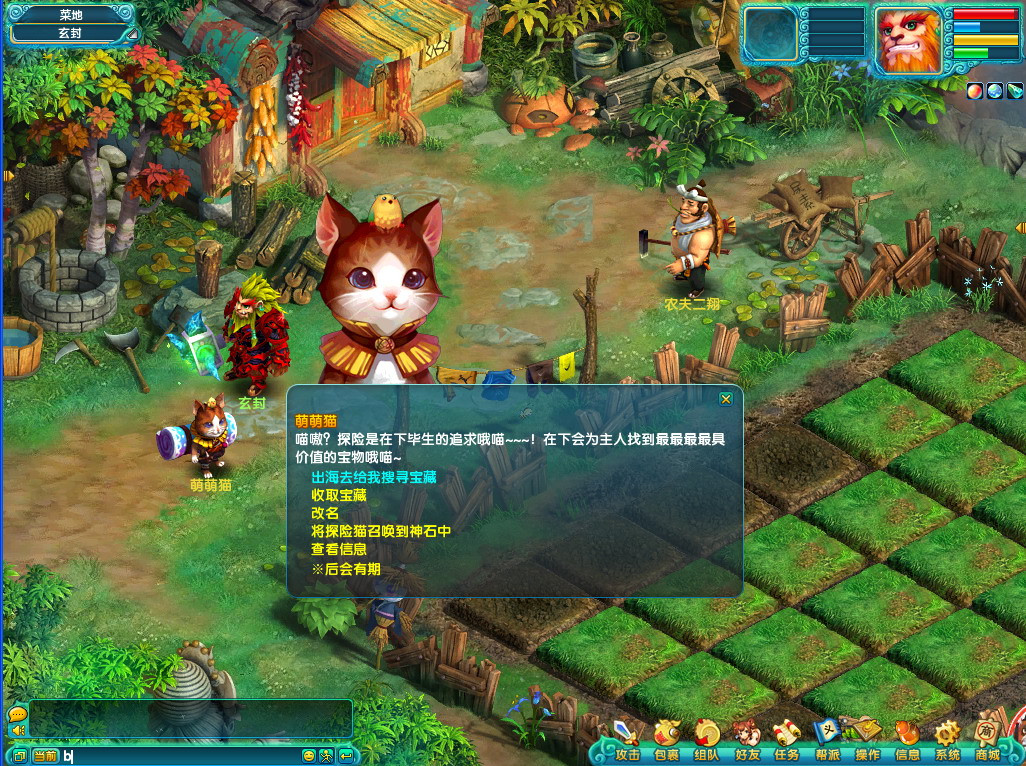Select the "收取宝藏" dialogue option
This screenshot has width=1026, height=766.
pos(339,495)
